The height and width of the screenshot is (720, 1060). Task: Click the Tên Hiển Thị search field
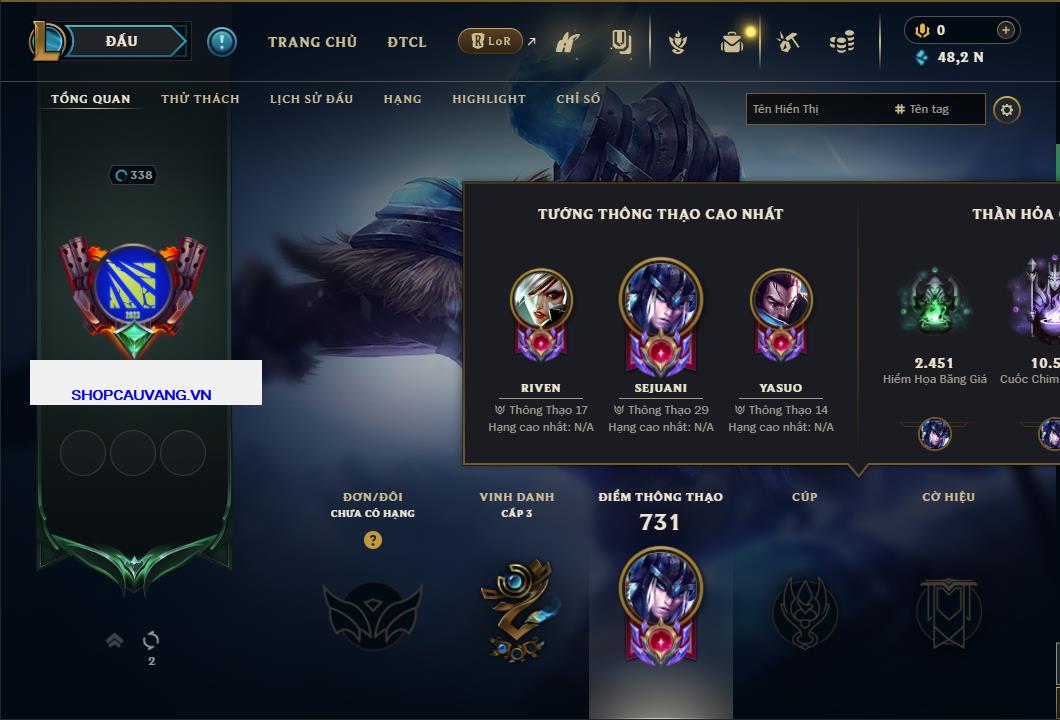coord(815,109)
